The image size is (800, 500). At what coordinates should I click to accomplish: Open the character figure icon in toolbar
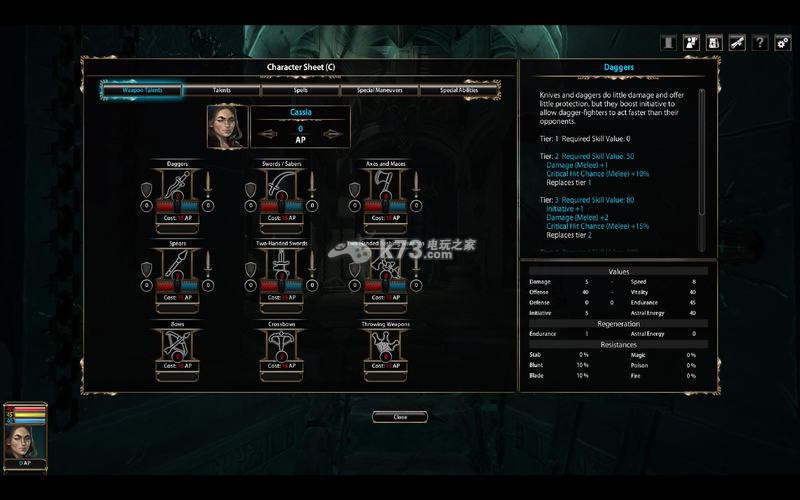point(691,43)
